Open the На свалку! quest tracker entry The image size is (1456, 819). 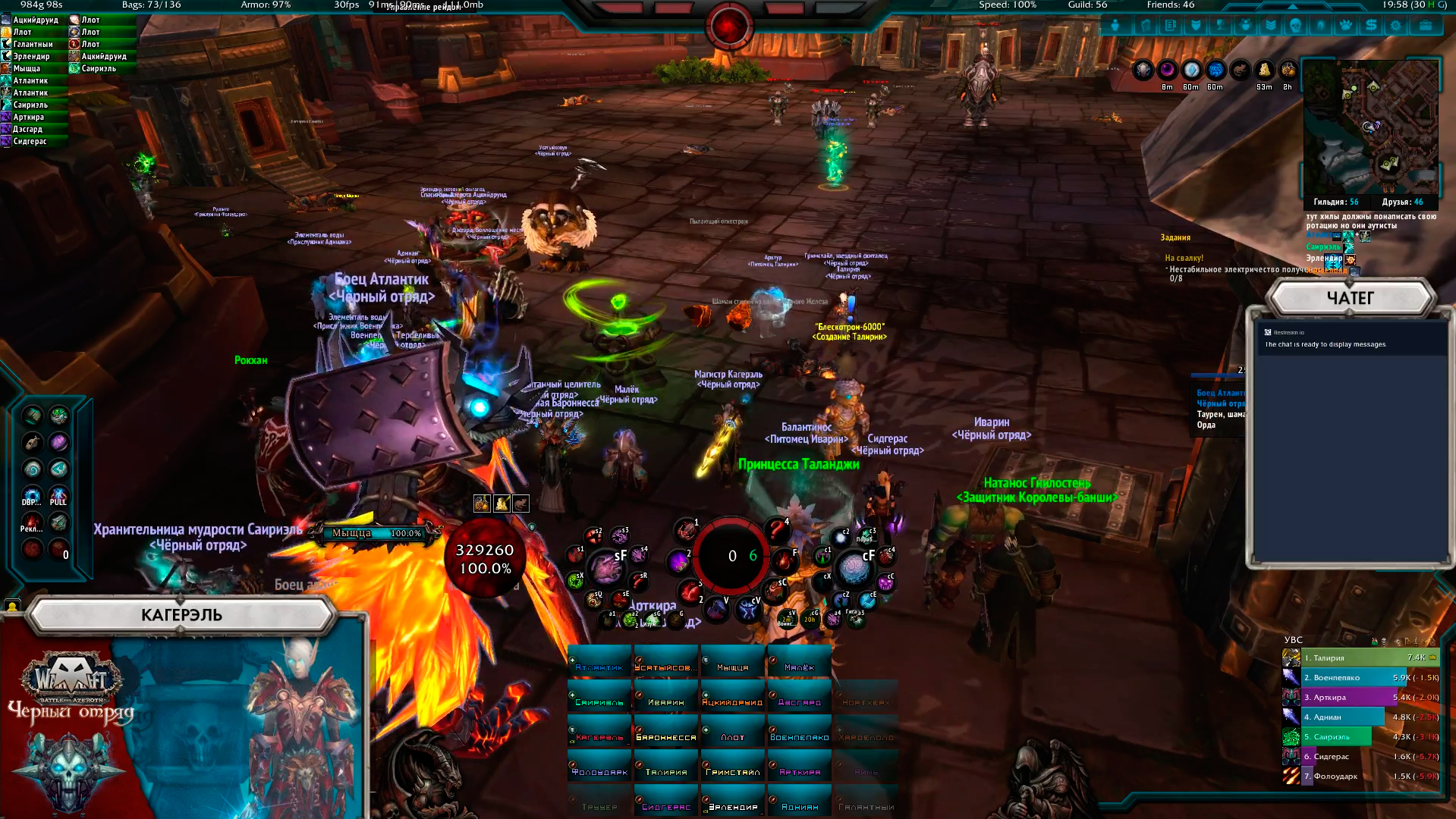point(1184,258)
